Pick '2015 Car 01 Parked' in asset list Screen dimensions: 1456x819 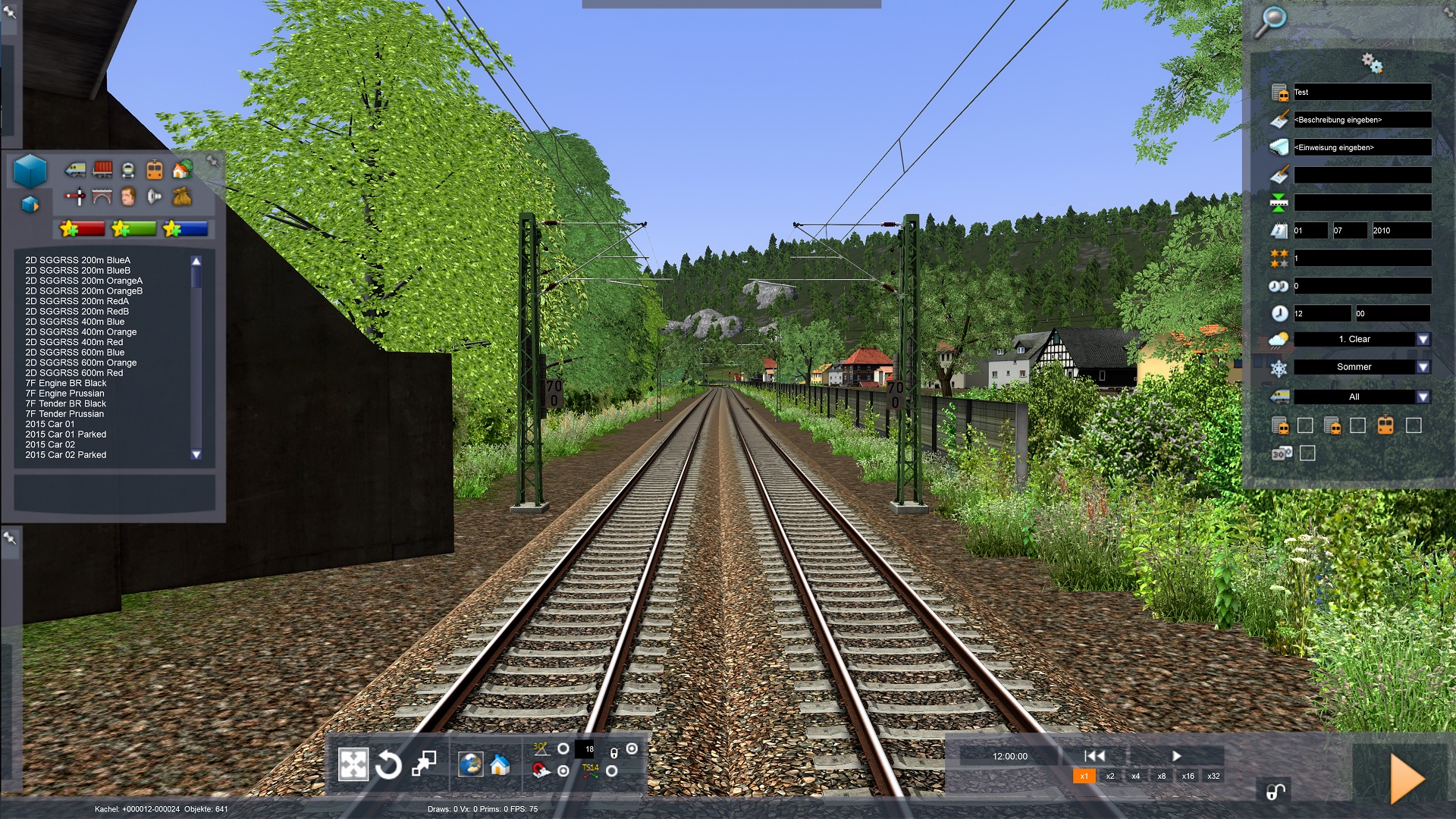[65, 435]
